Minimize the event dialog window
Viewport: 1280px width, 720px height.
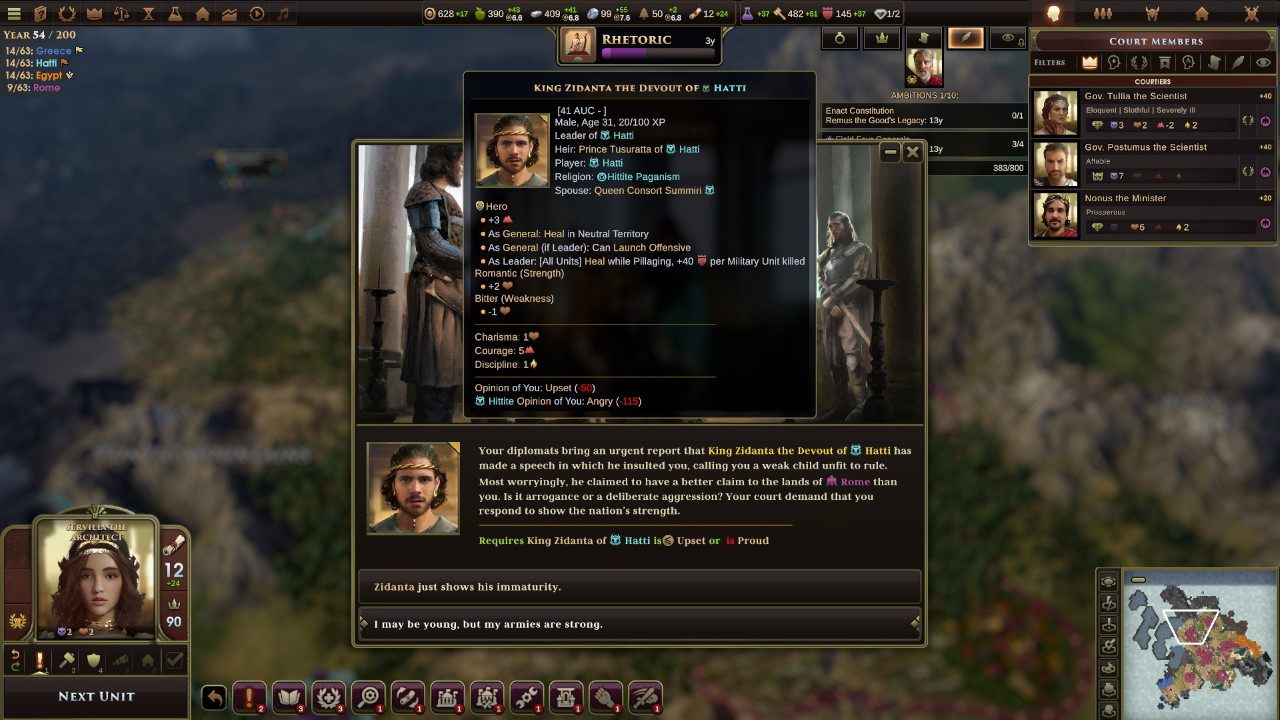(890, 152)
